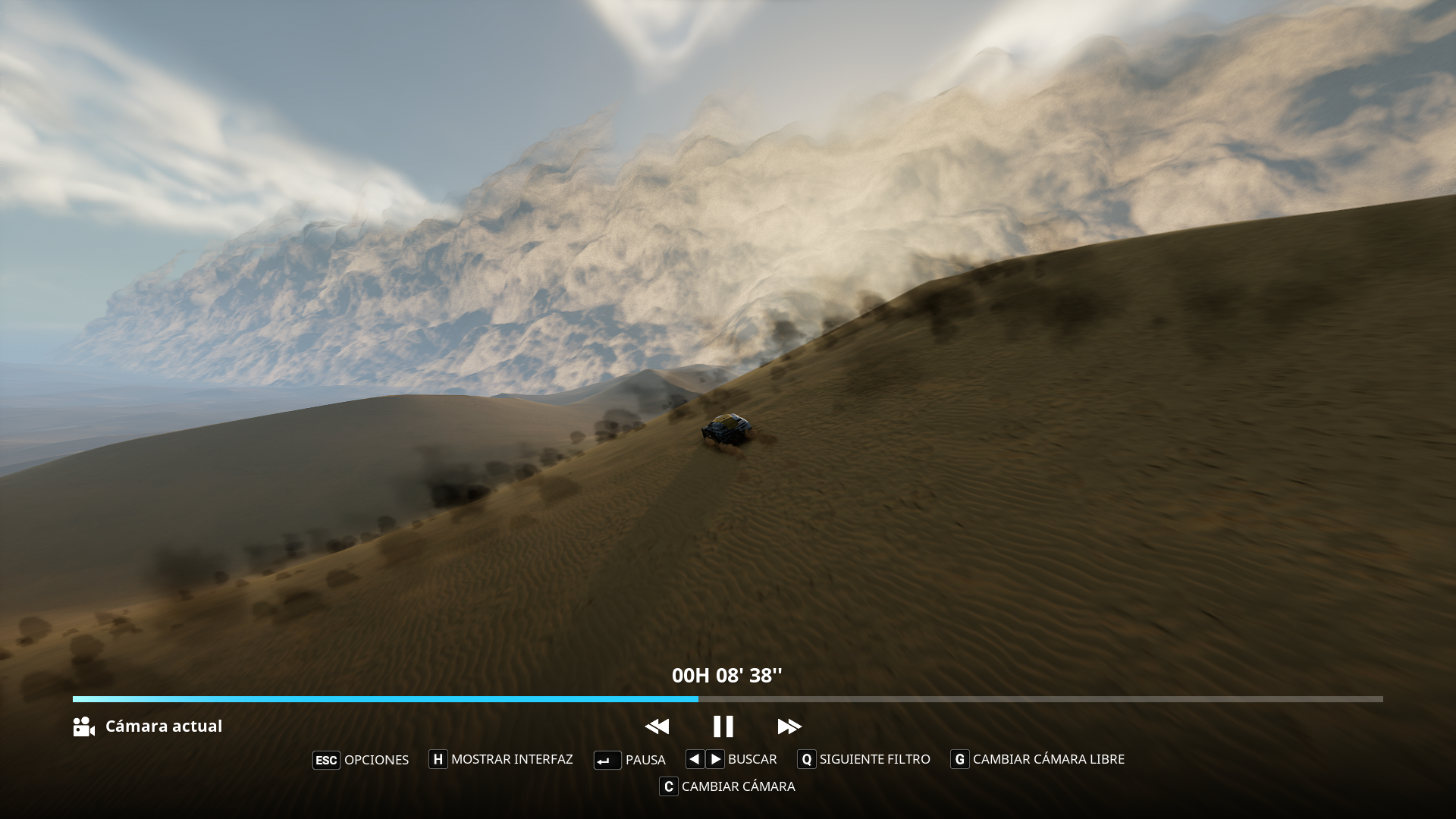Image resolution: width=1456 pixels, height=819 pixels.
Task: Rewind the replay
Action: 657,726
